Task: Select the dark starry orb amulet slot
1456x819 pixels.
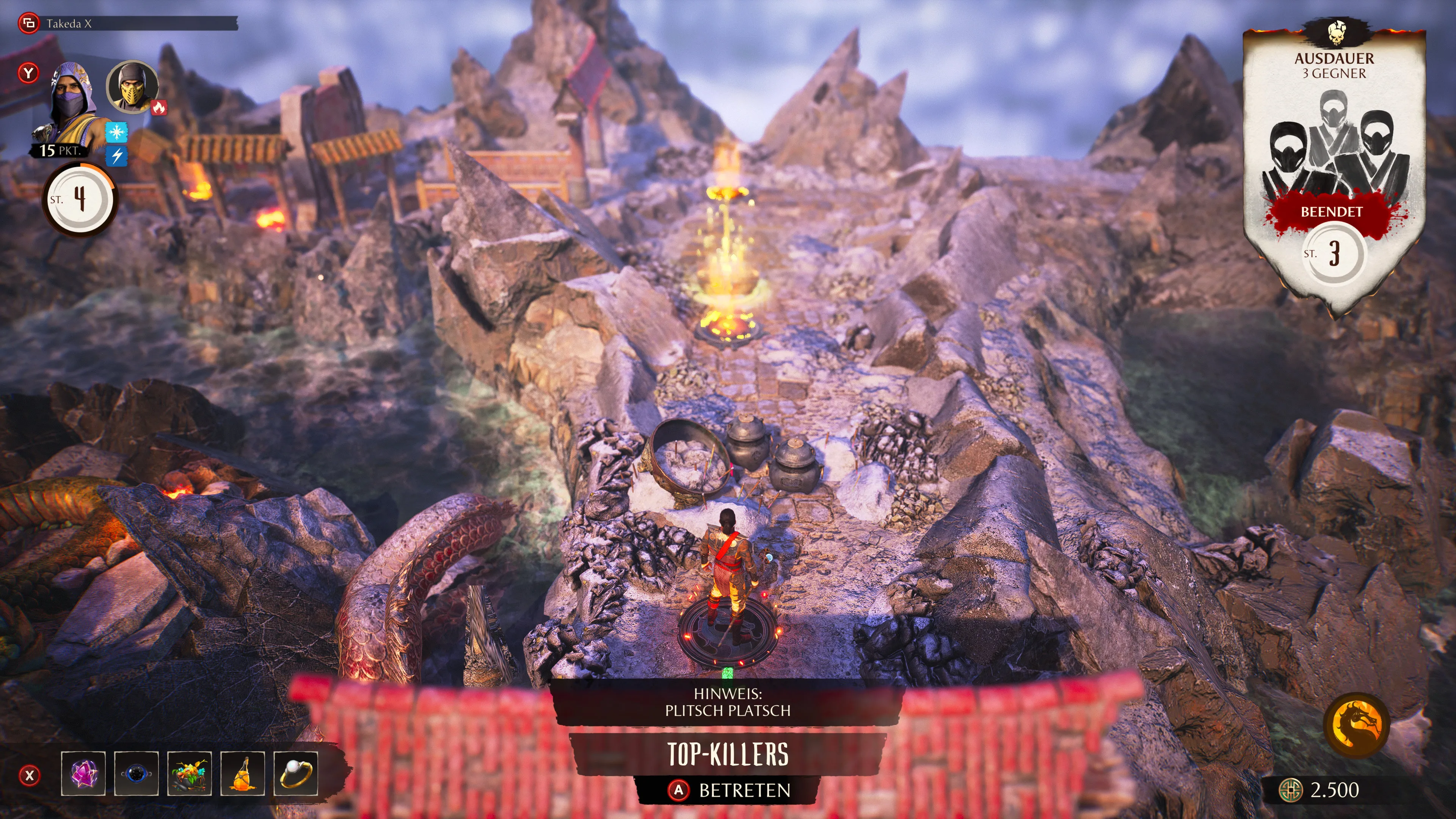Action: pos(136,774)
